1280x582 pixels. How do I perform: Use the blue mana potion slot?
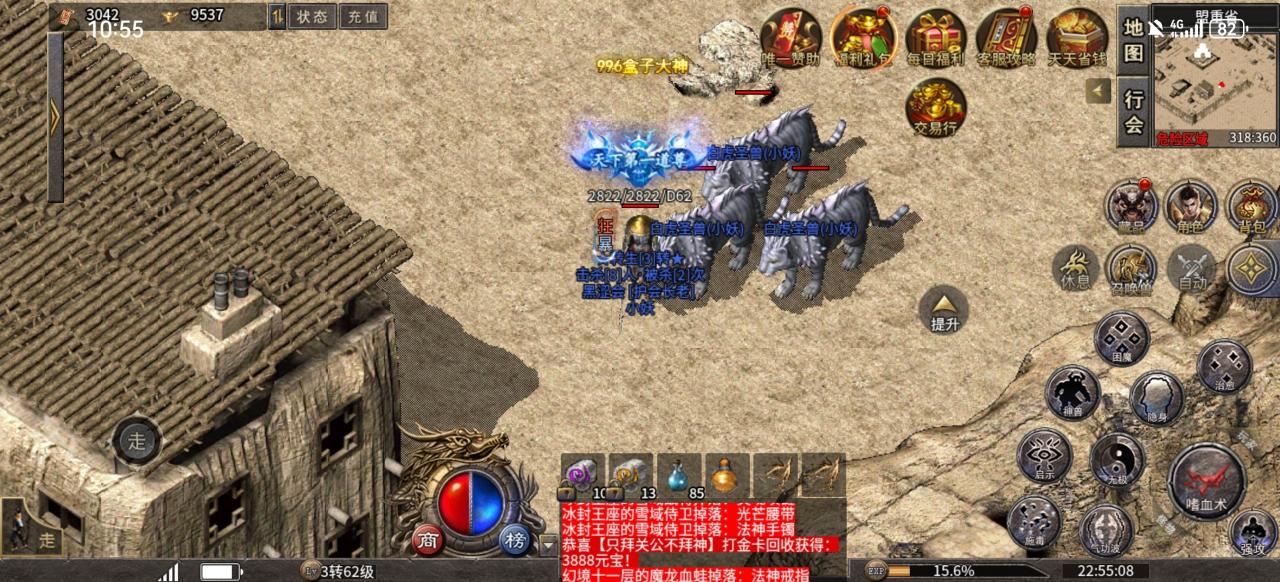point(679,476)
